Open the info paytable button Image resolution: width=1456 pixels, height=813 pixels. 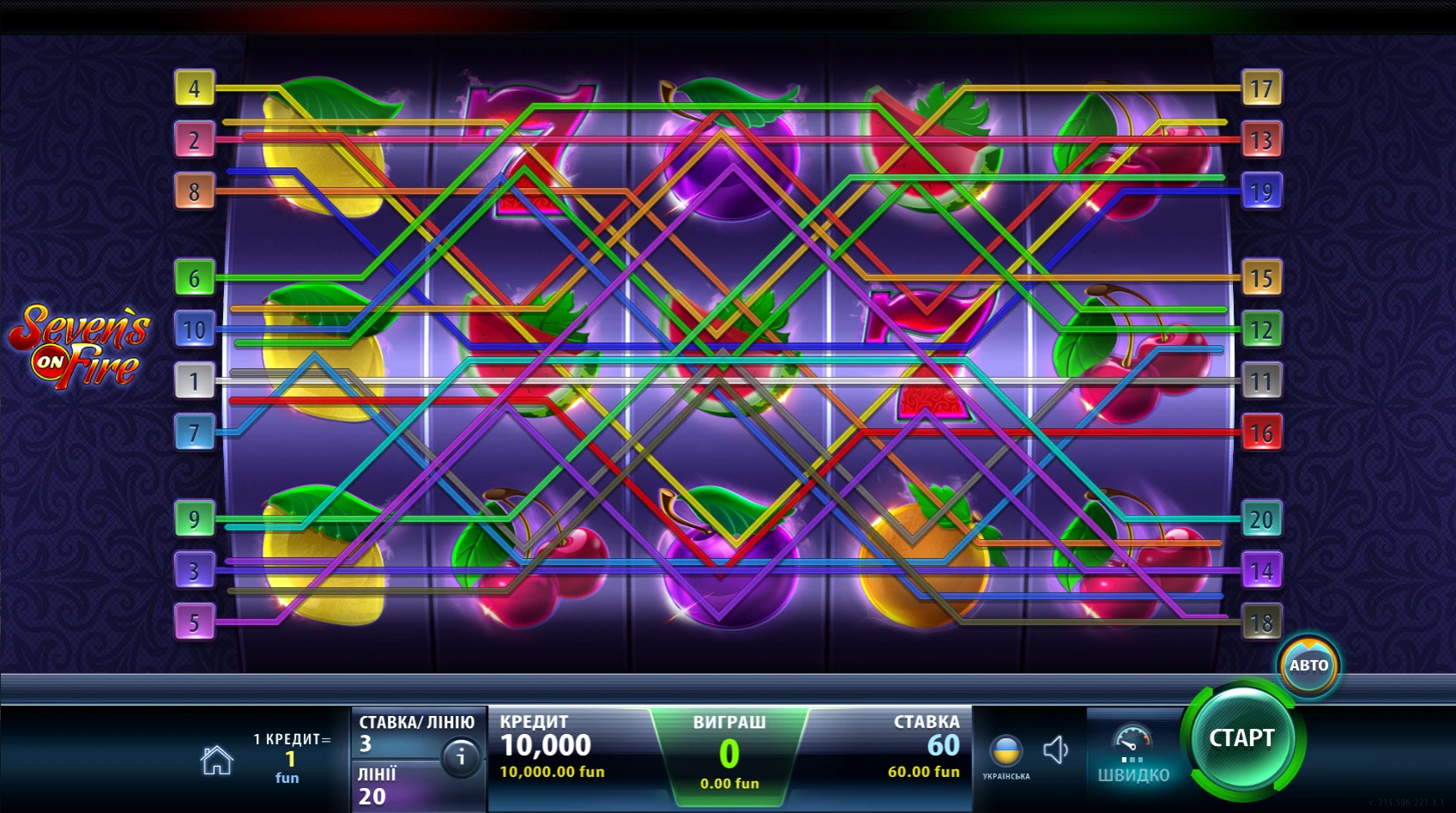point(461,757)
